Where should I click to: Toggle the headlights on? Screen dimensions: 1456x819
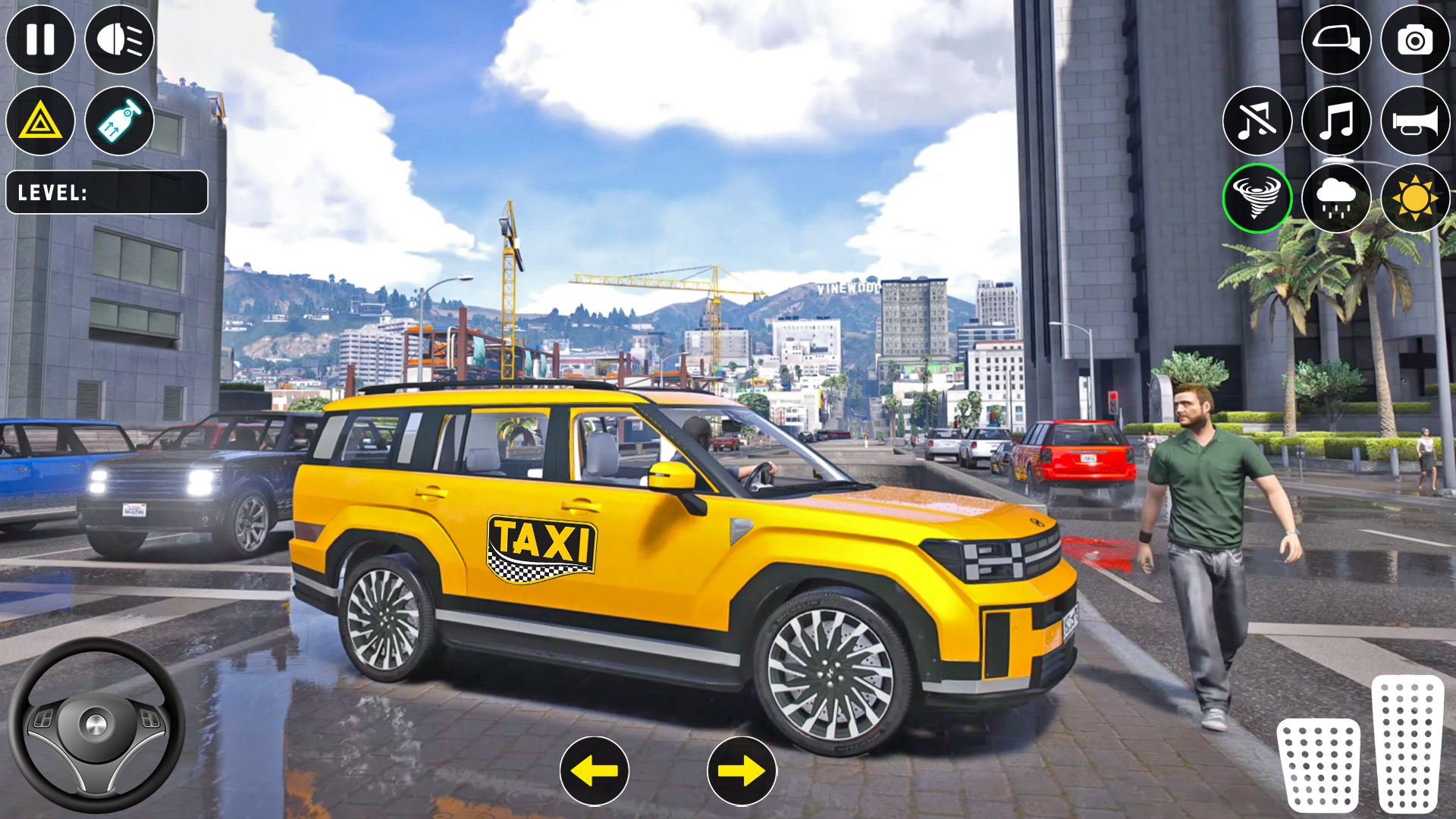click(120, 39)
